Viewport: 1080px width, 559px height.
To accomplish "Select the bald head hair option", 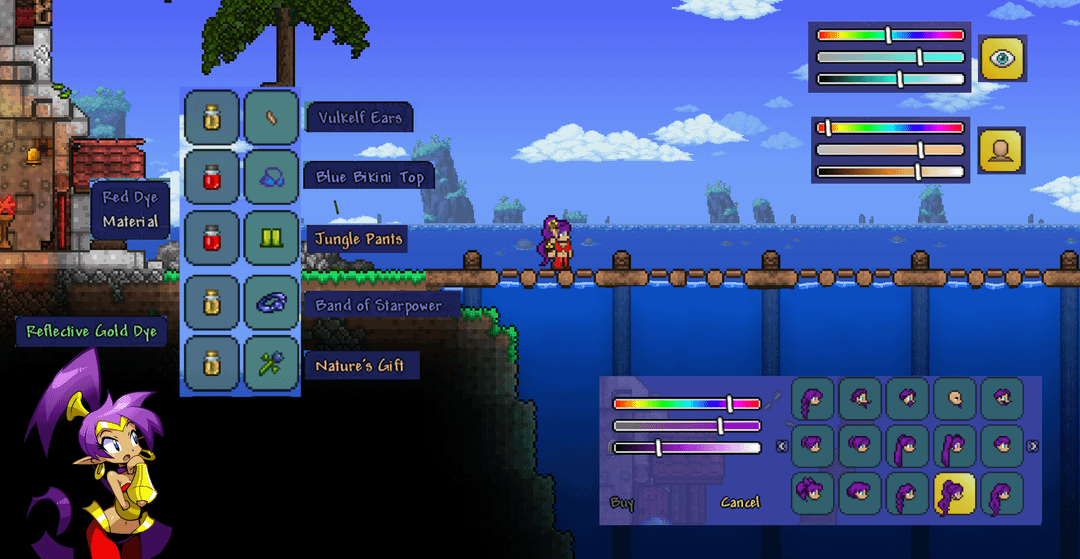I will click(953, 399).
